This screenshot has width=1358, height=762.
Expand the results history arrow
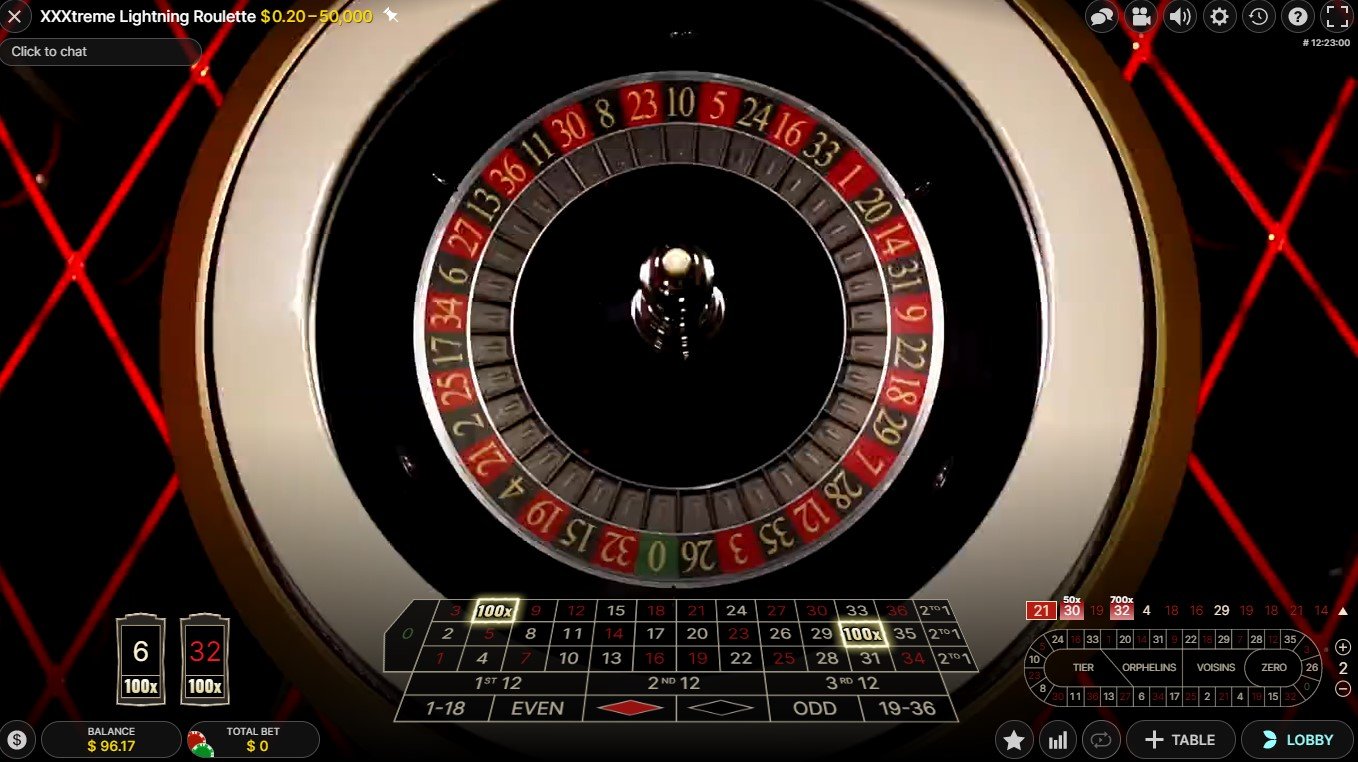coord(1341,609)
